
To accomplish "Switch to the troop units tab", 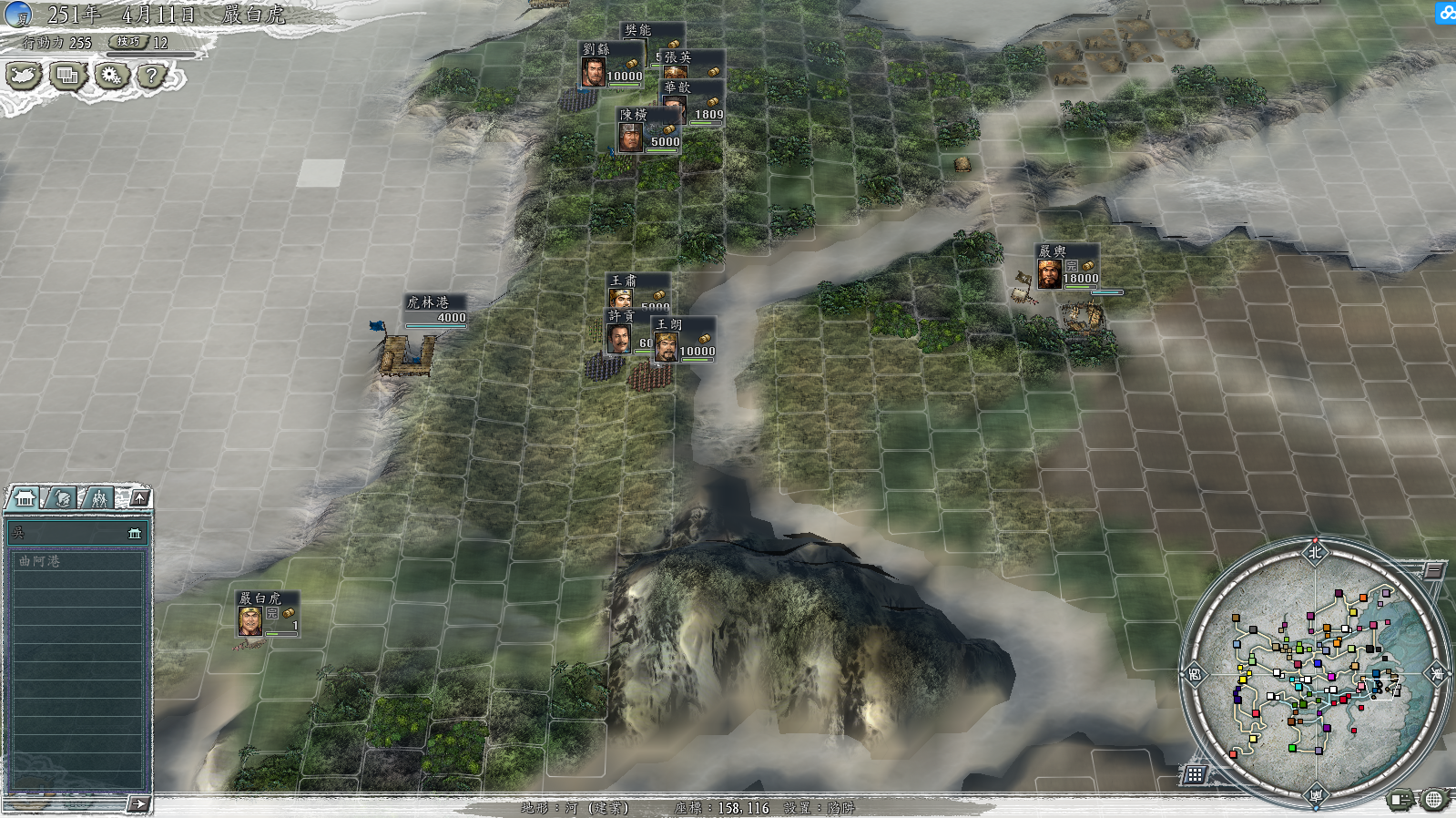I will point(98,497).
